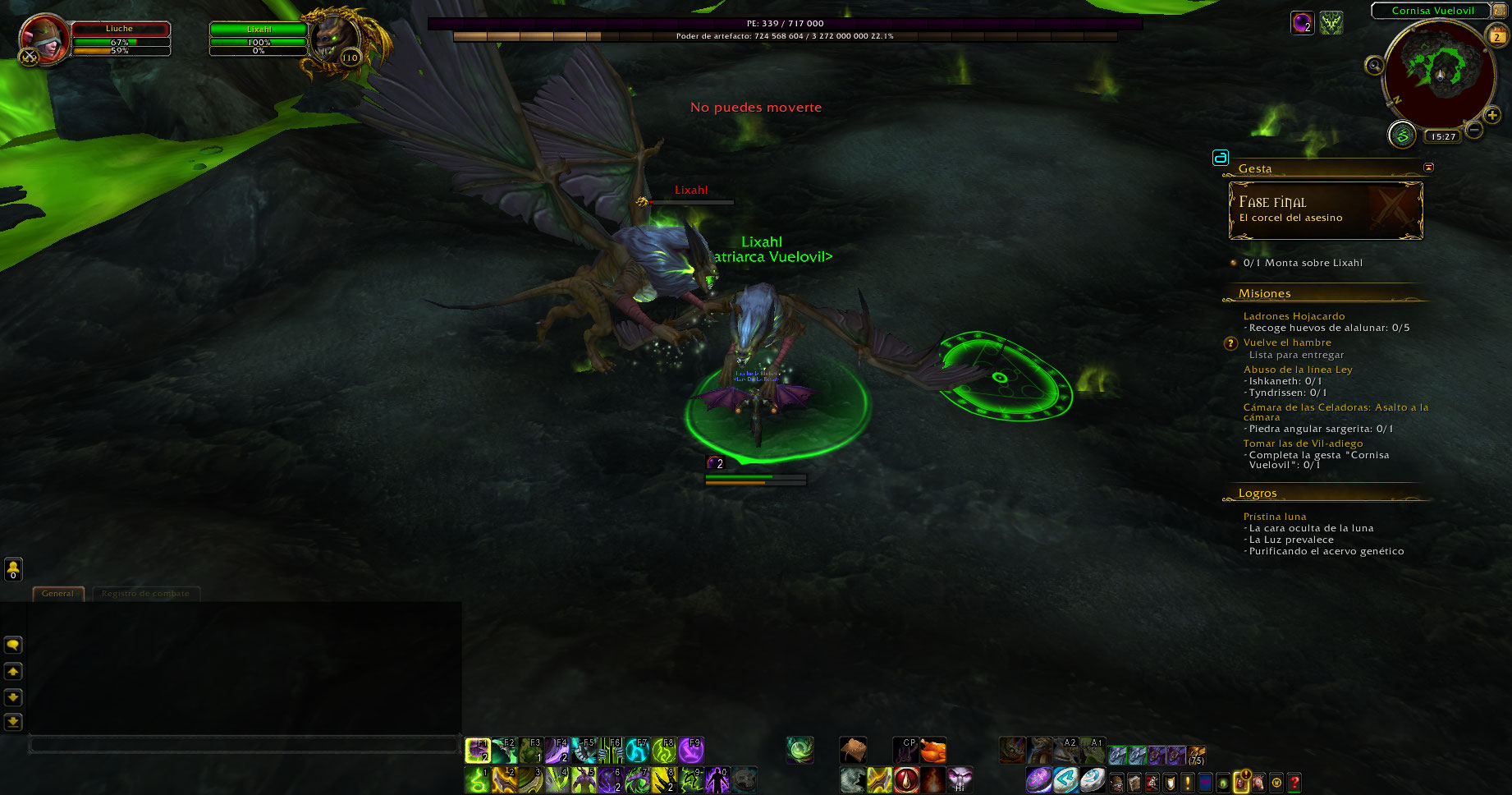1512x795 pixels.
Task: Click the chat bubble button beside chat
Action: click(x=13, y=646)
